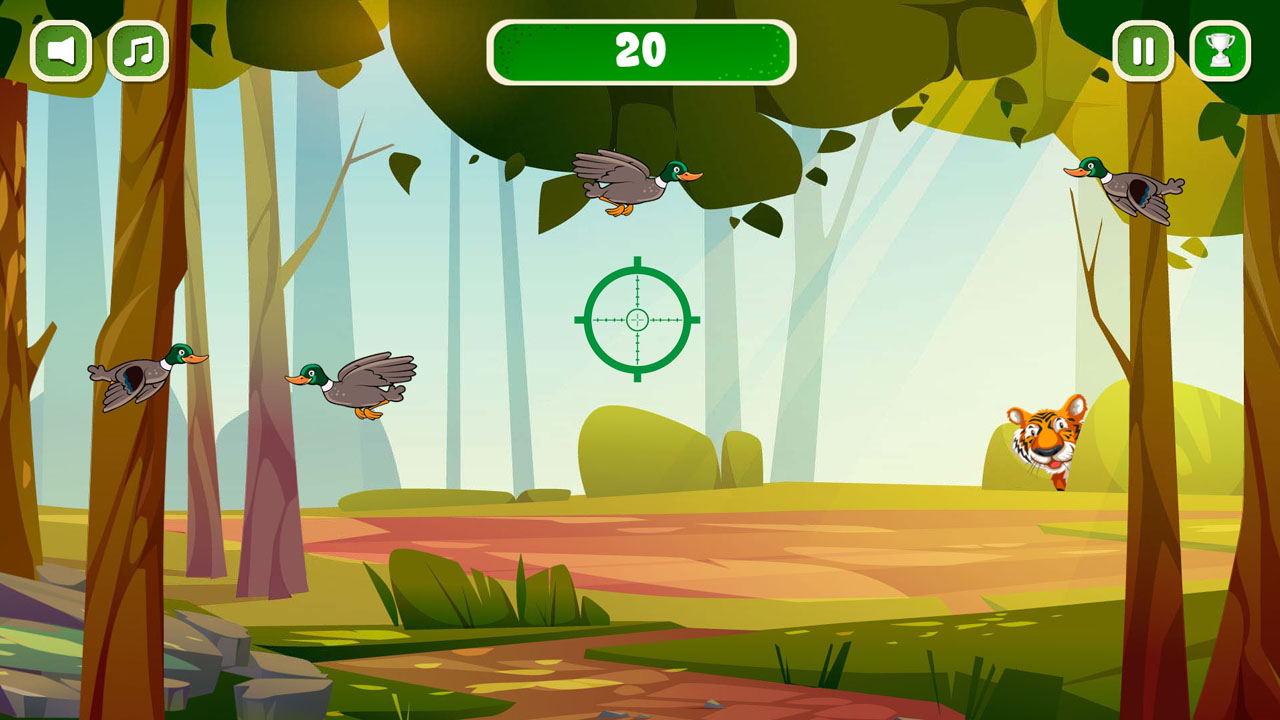The height and width of the screenshot is (720, 1280).
Task: Shoot the duck flying below the treetops
Action: pos(635,182)
